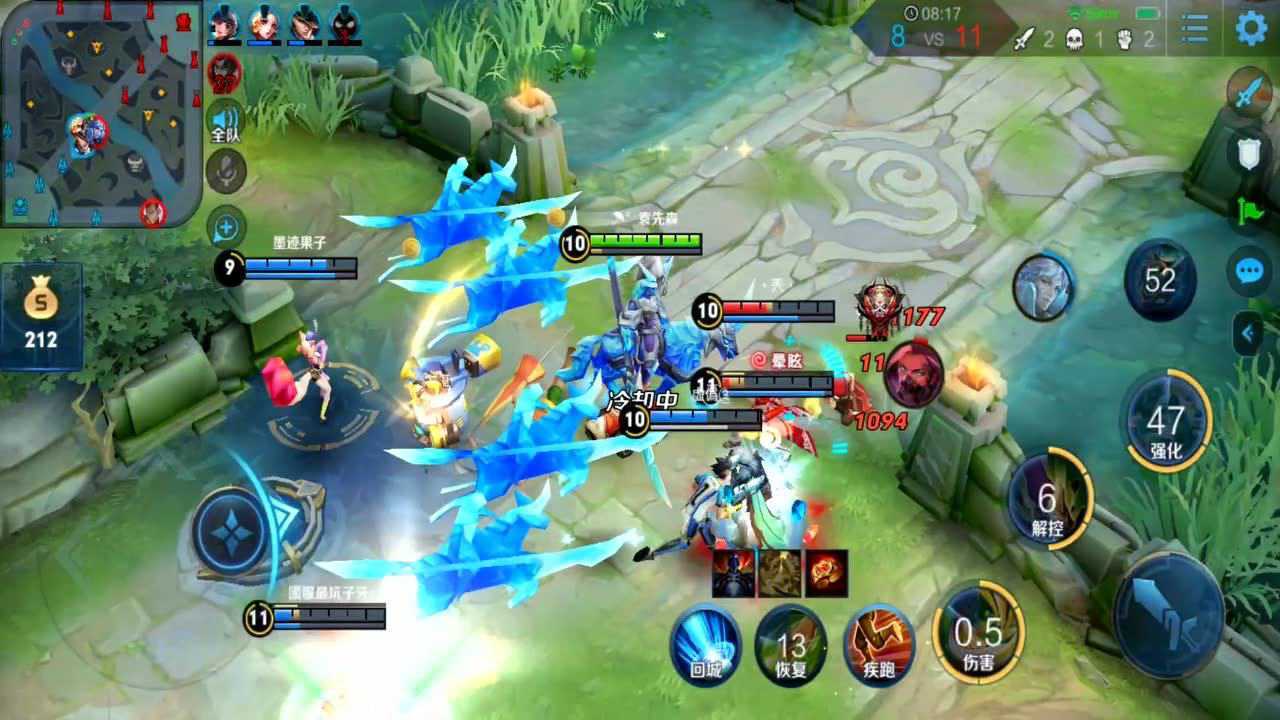Open the settings gear
The width and height of the screenshot is (1280, 720).
click(1251, 28)
